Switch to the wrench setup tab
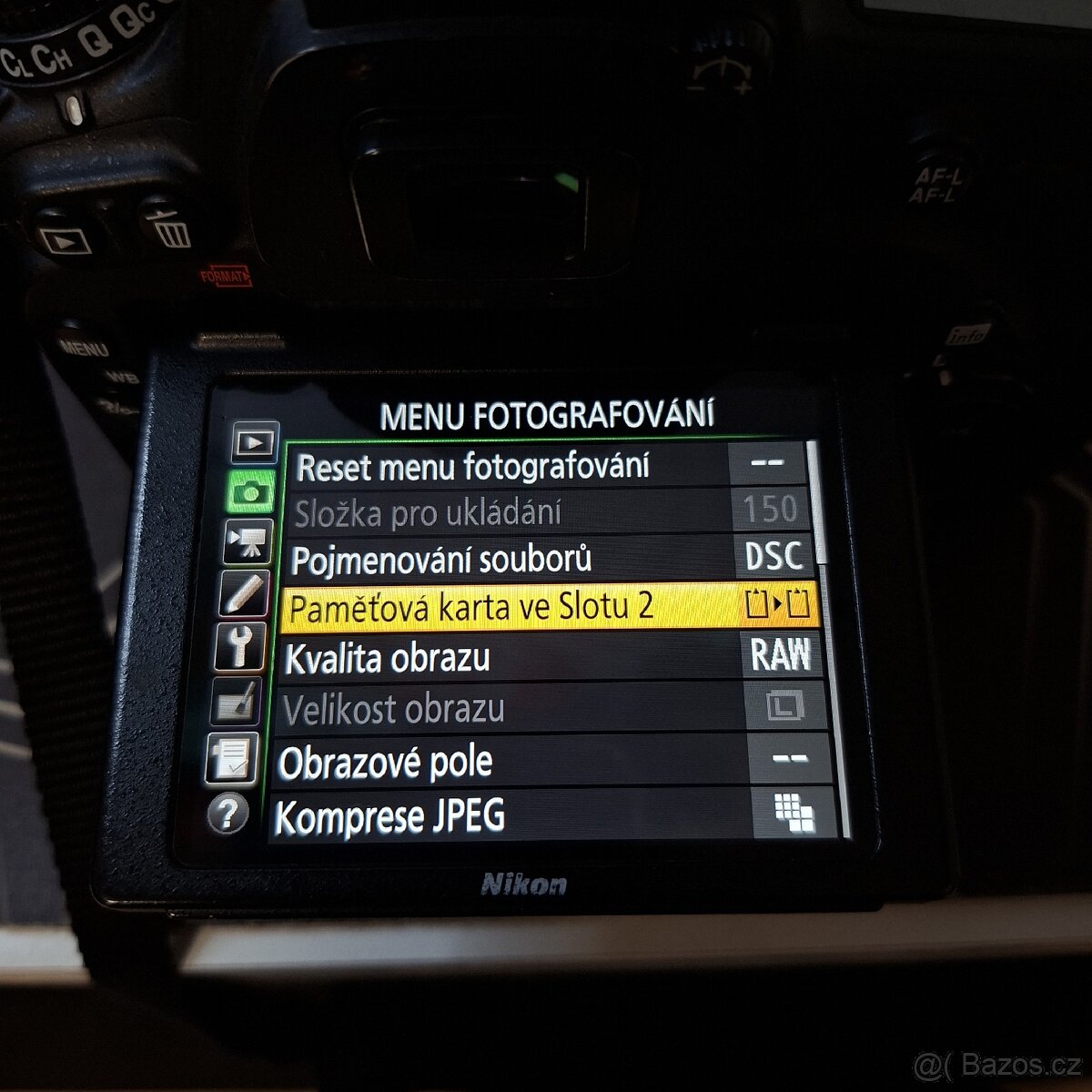This screenshot has height=1092, width=1092. coord(239,648)
